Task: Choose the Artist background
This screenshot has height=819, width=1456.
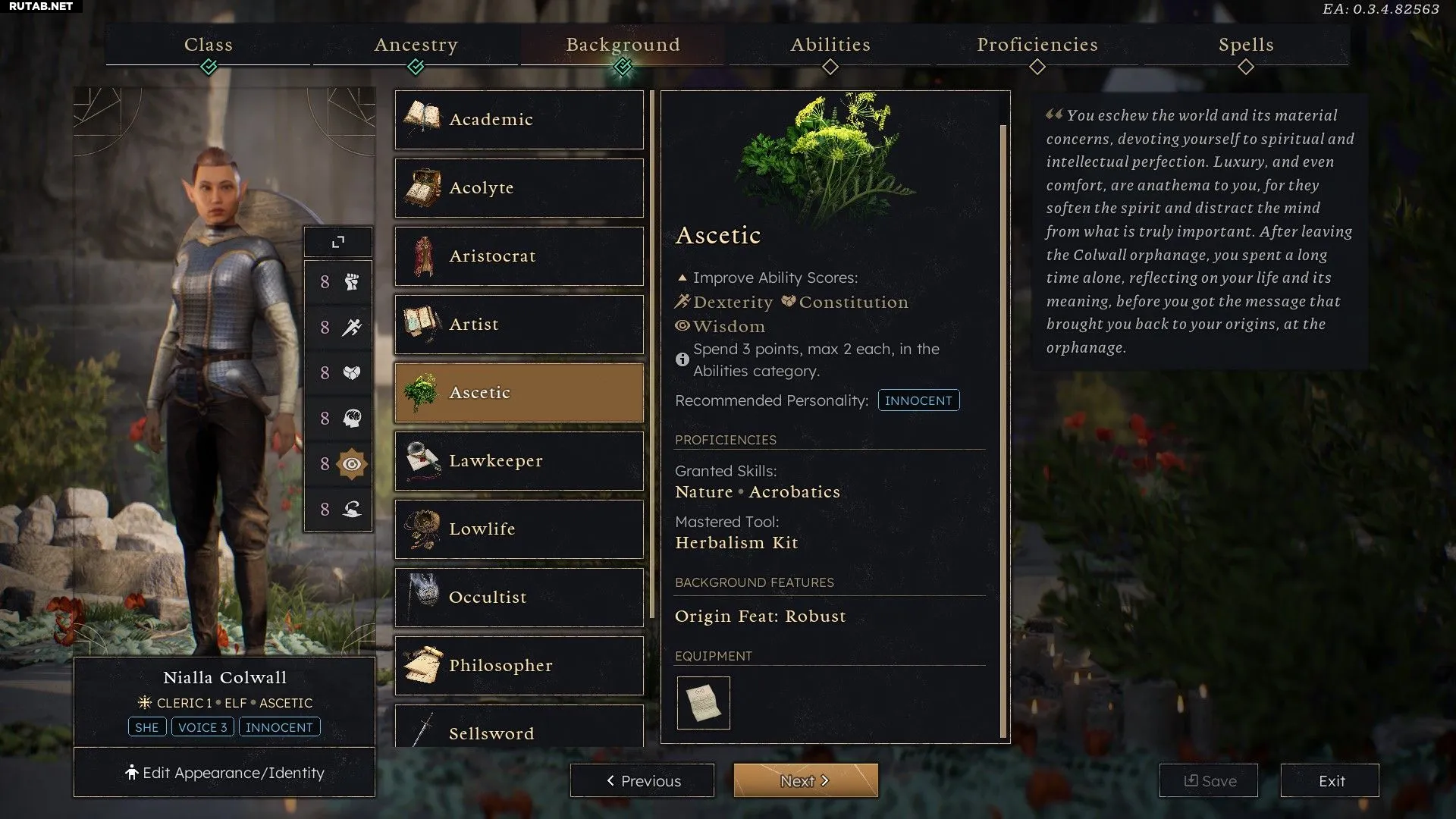Action: 519,325
